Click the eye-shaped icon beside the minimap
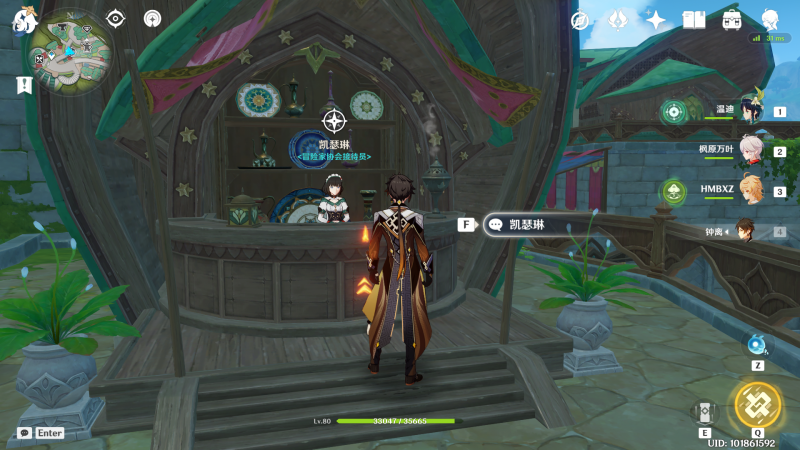This screenshot has width=800, height=450. (116, 18)
